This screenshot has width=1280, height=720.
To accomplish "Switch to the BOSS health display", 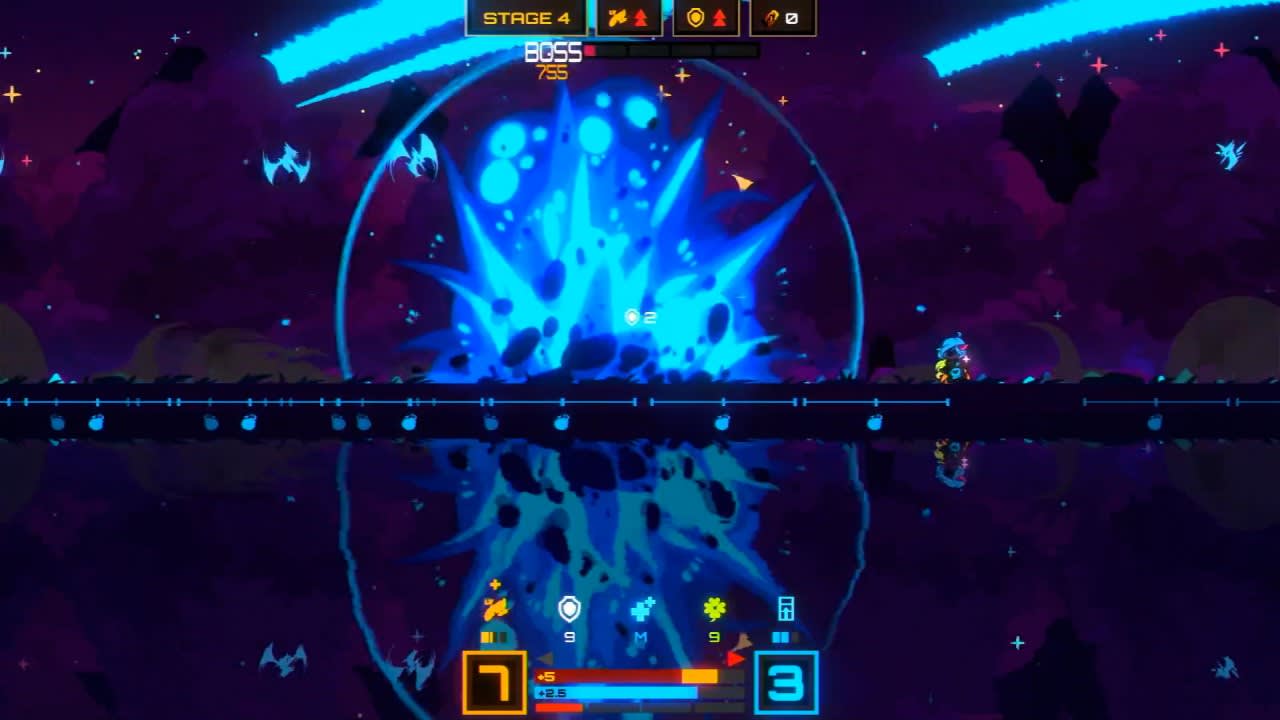I will point(553,50).
